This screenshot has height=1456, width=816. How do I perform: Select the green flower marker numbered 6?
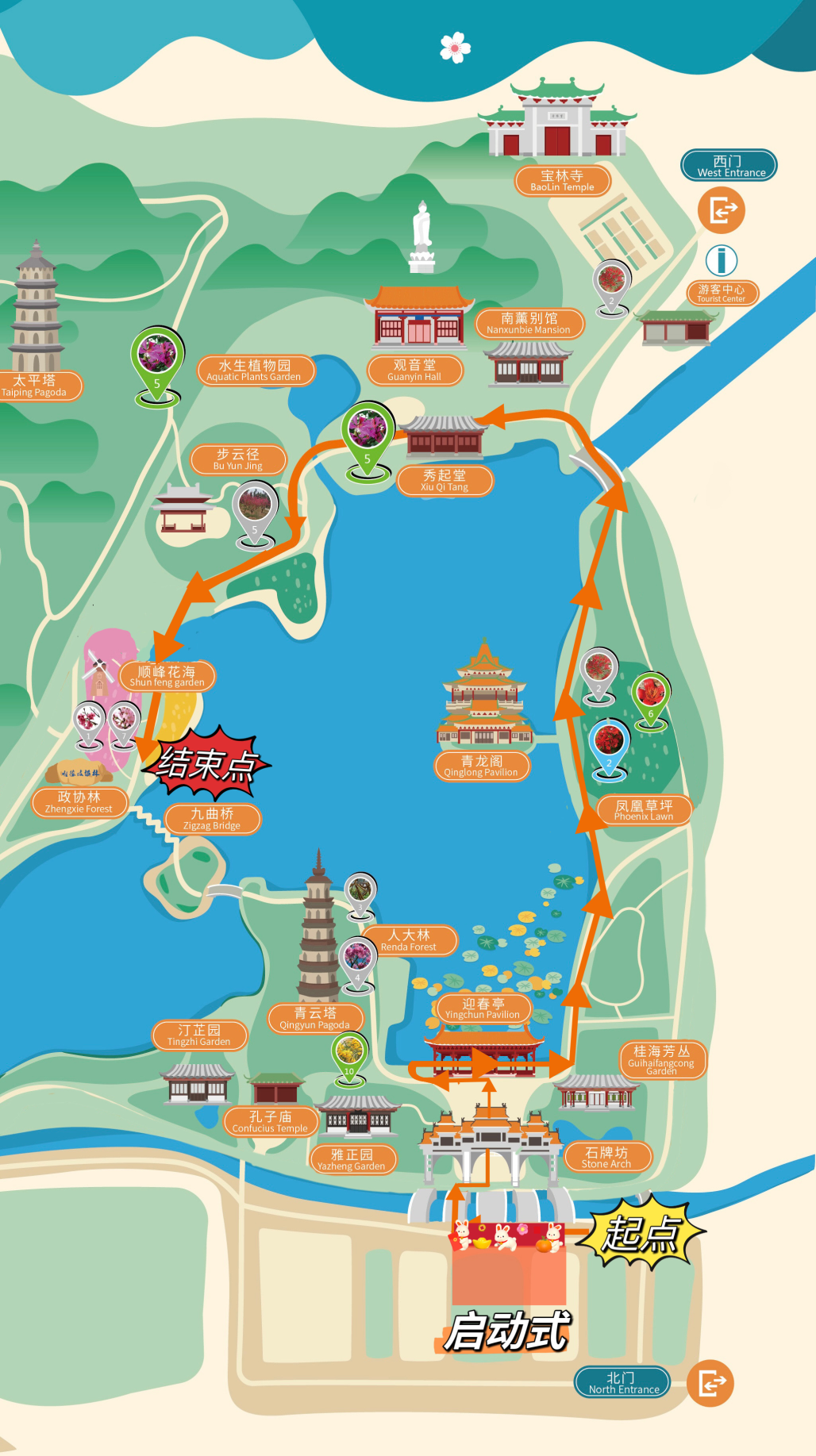(651, 695)
